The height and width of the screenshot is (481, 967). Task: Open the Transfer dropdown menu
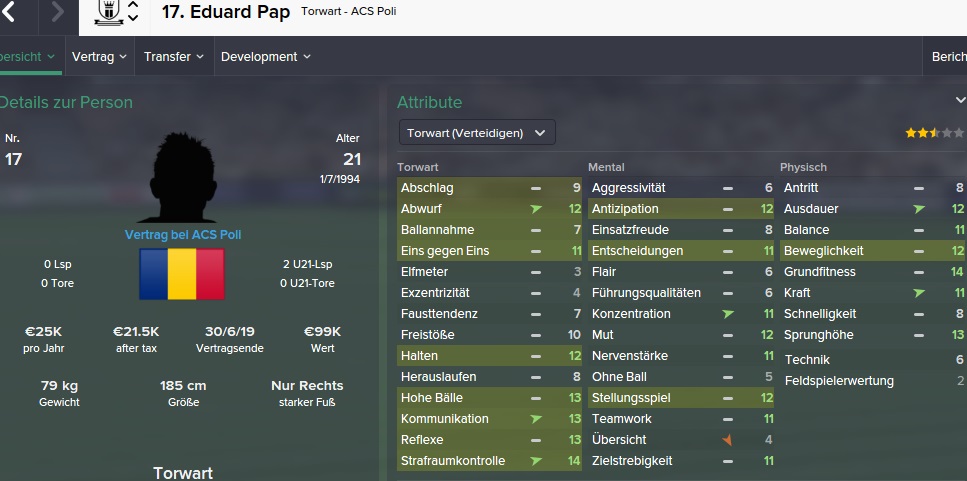(174, 57)
